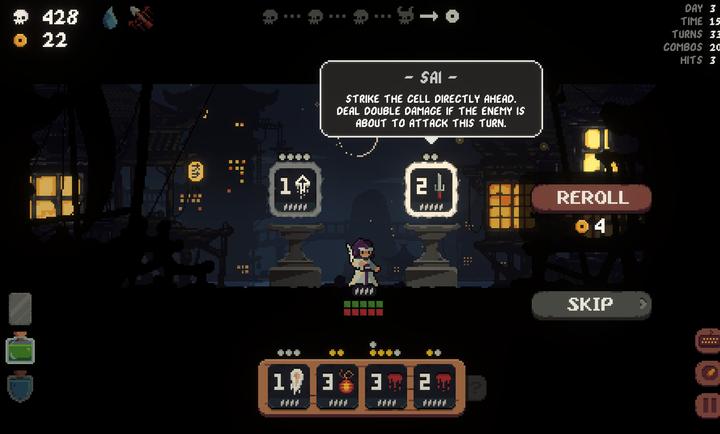Open the keyboard controls button

tap(707, 341)
